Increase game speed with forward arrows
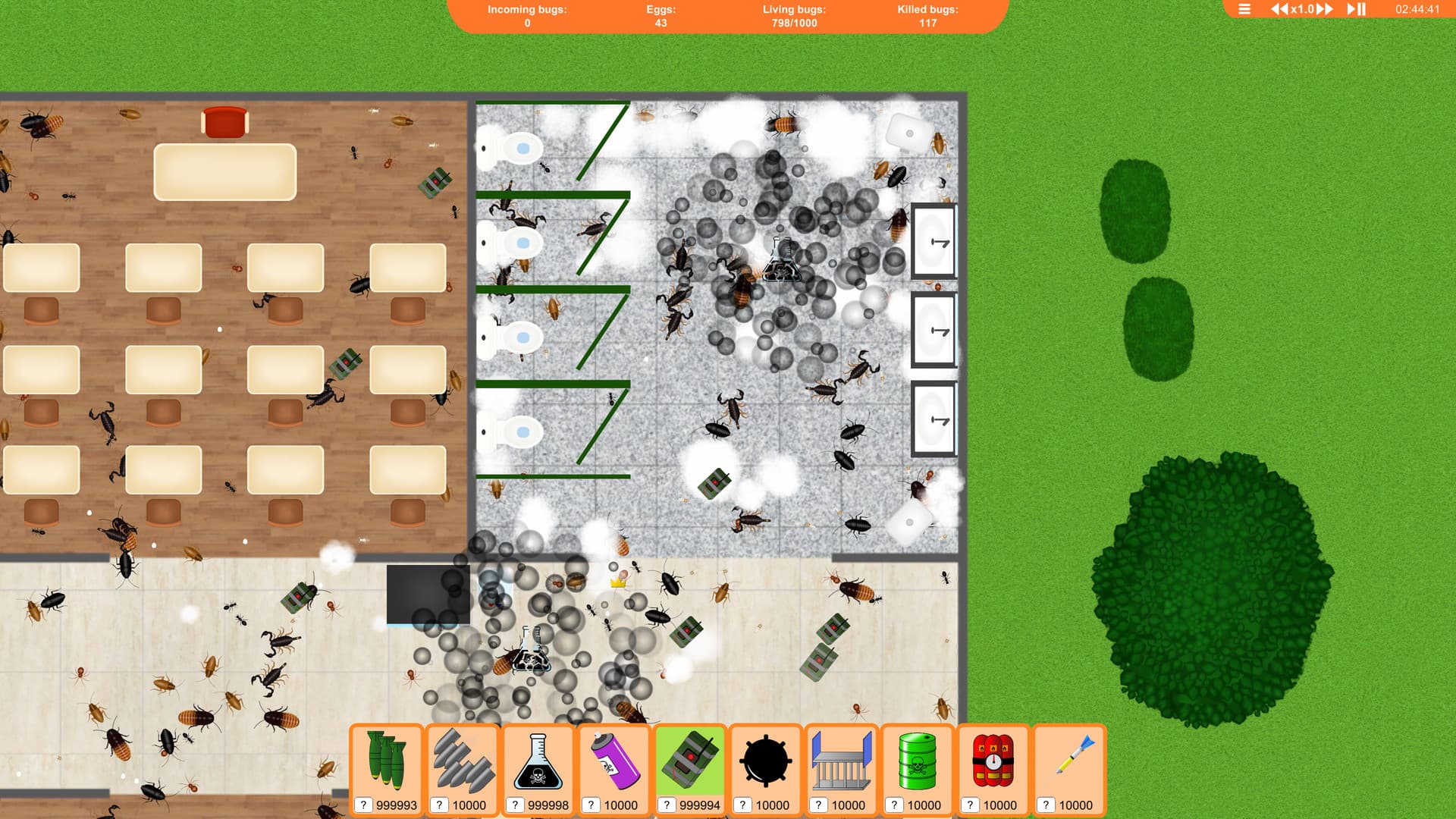This screenshot has width=1456, height=819. pos(1325,10)
